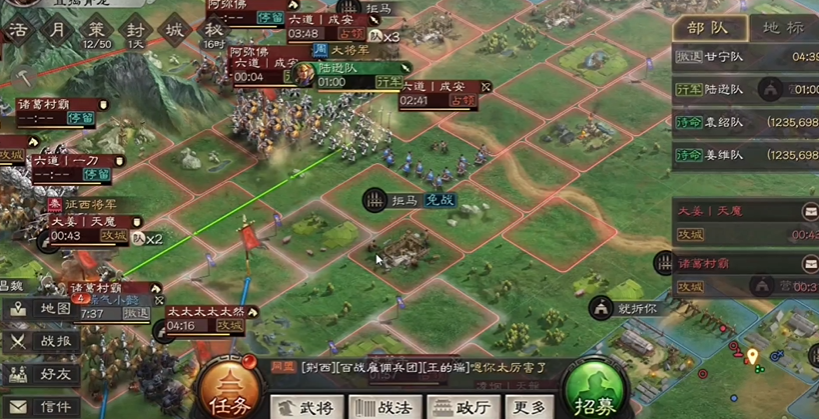
Task: Open the 大姜丨天魔 siege notification row
Action: 745,223
